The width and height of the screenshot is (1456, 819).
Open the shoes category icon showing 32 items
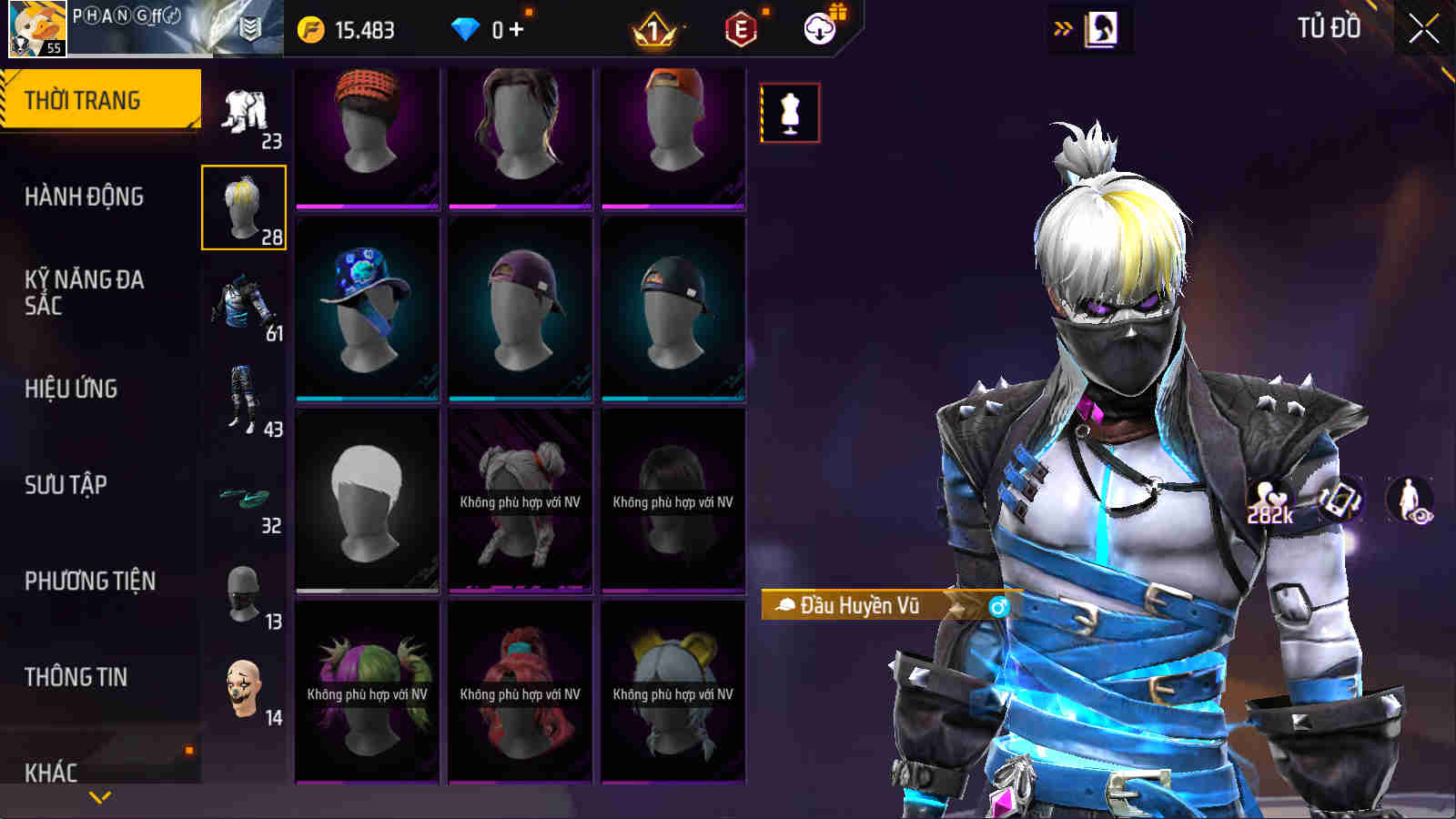pos(243,496)
